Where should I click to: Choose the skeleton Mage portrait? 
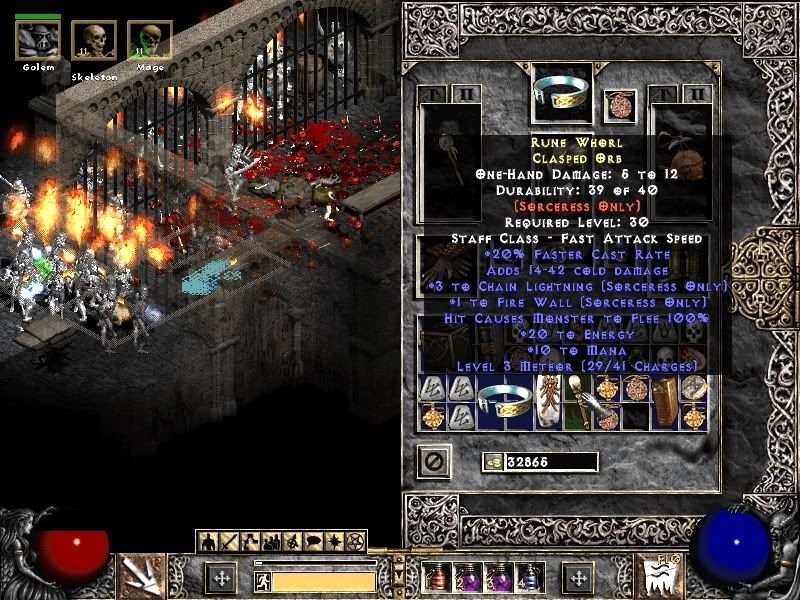[x=150, y=41]
